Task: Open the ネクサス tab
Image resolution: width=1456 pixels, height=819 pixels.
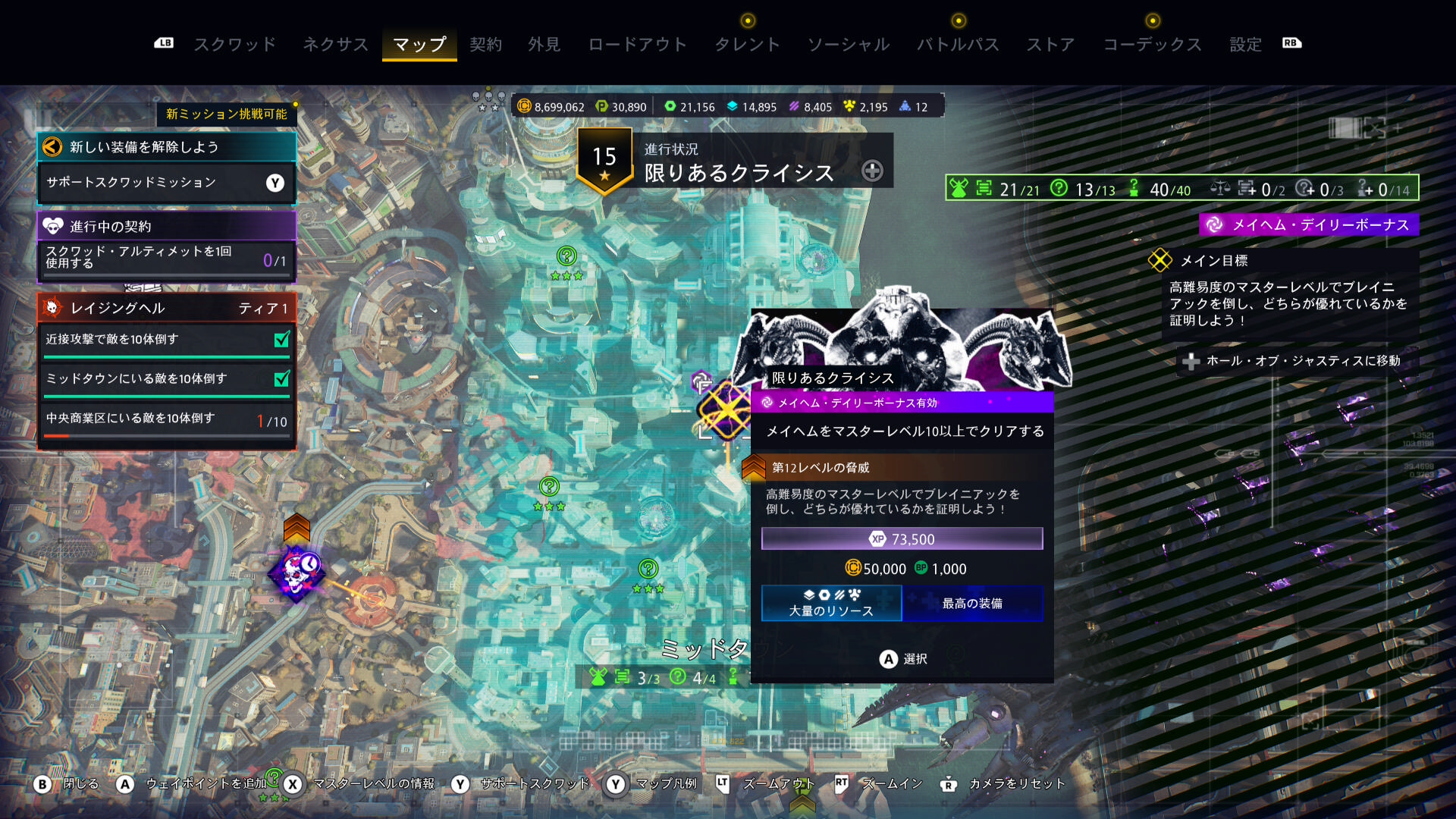Action: (x=335, y=45)
